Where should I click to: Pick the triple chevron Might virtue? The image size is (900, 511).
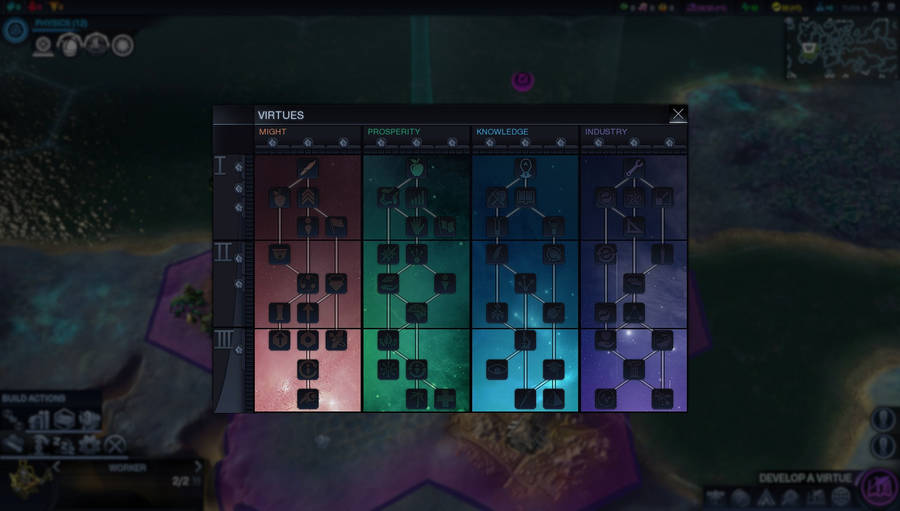point(308,198)
